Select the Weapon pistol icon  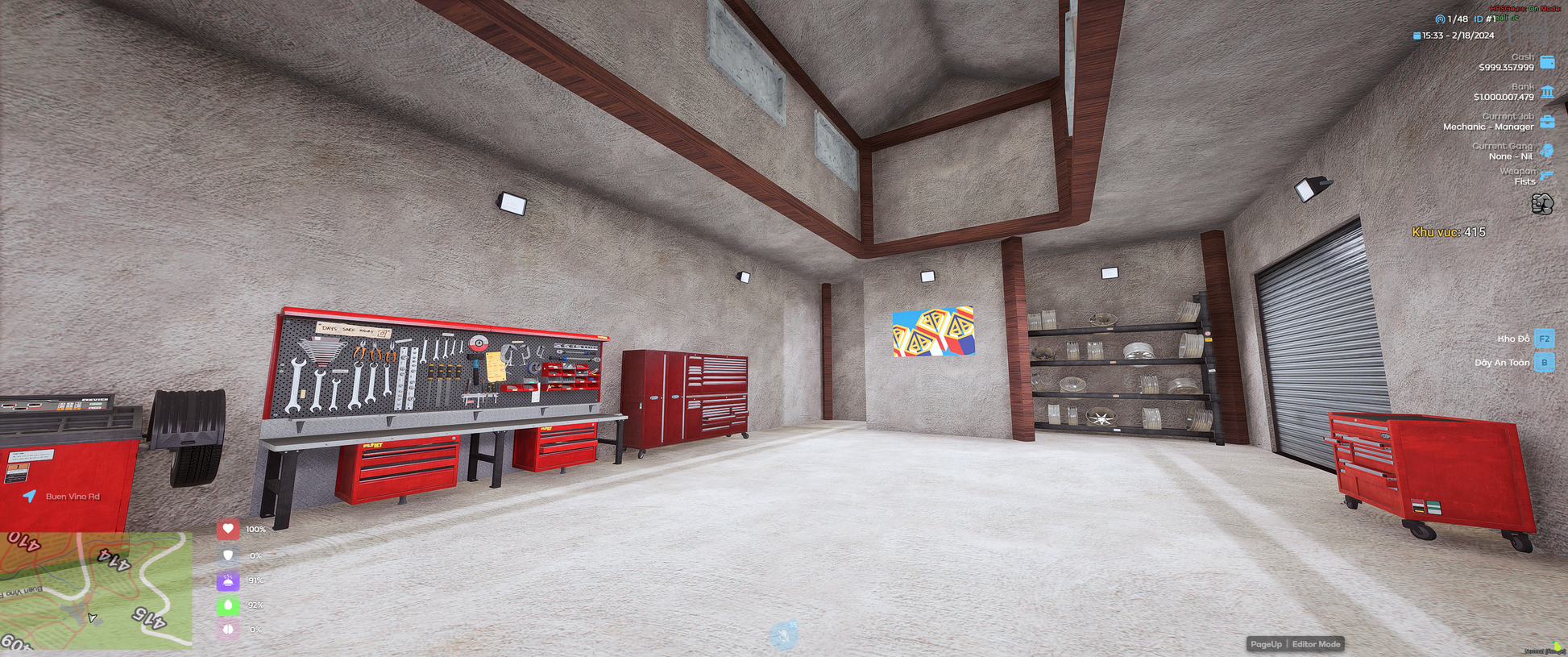1546,176
